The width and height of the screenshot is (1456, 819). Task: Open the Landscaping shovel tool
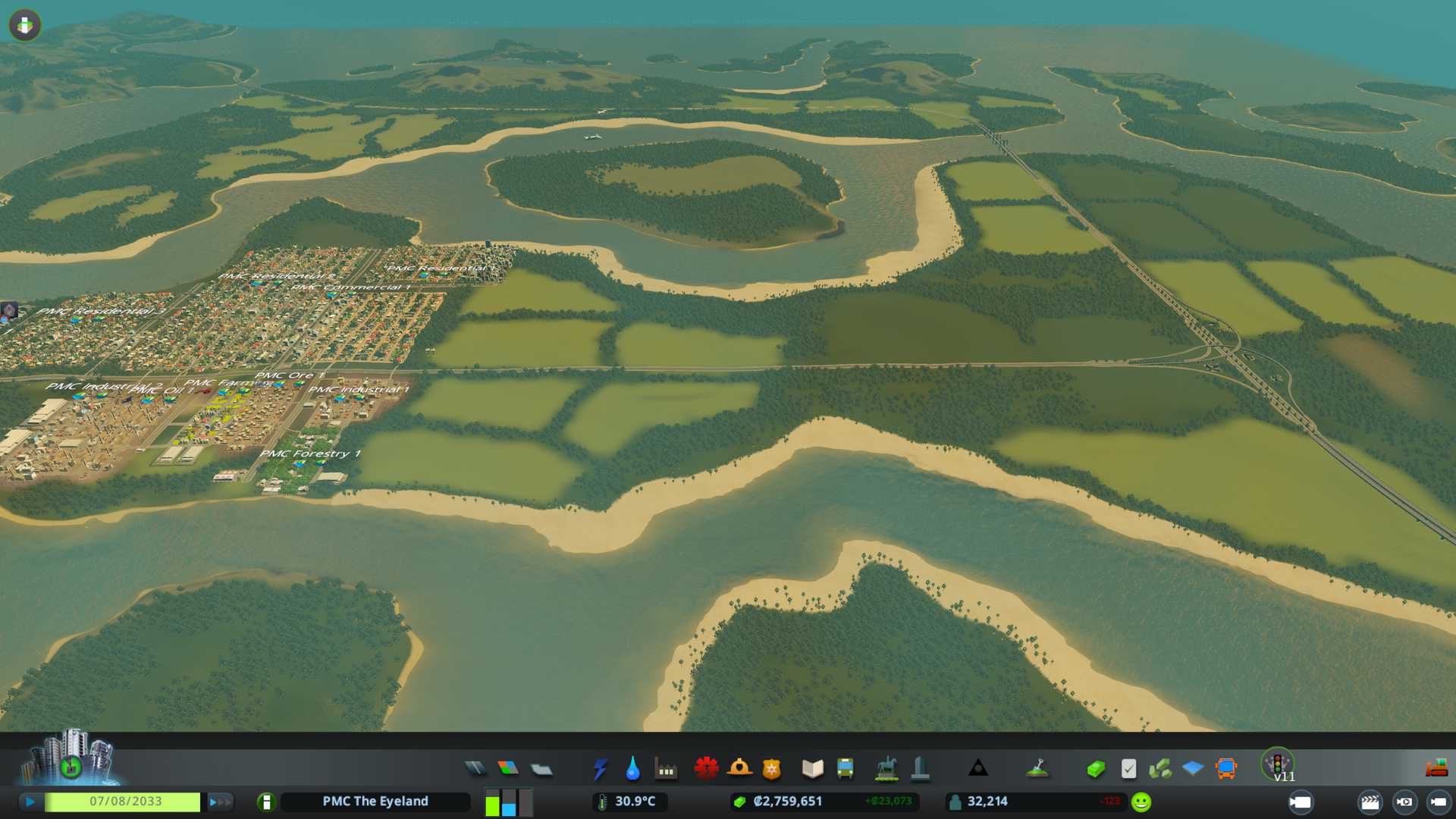pyautogui.click(x=1037, y=769)
